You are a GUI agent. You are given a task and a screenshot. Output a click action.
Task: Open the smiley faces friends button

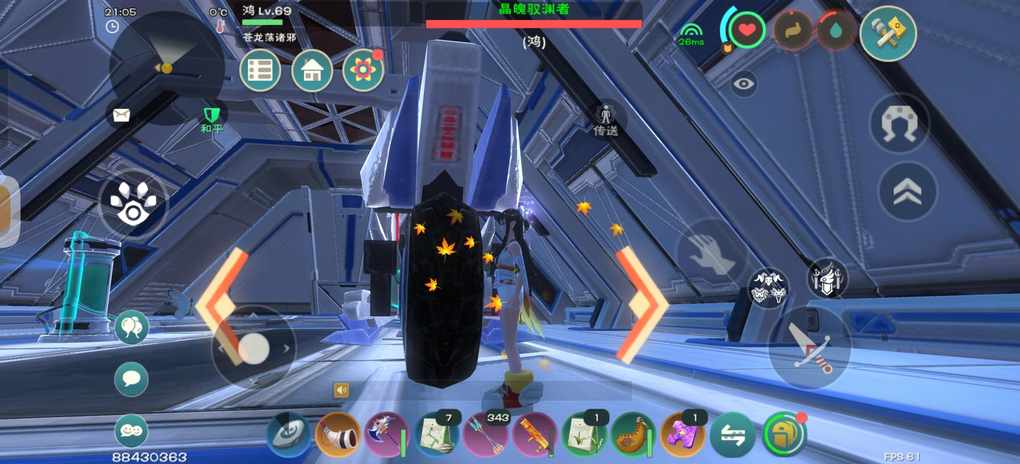131,430
